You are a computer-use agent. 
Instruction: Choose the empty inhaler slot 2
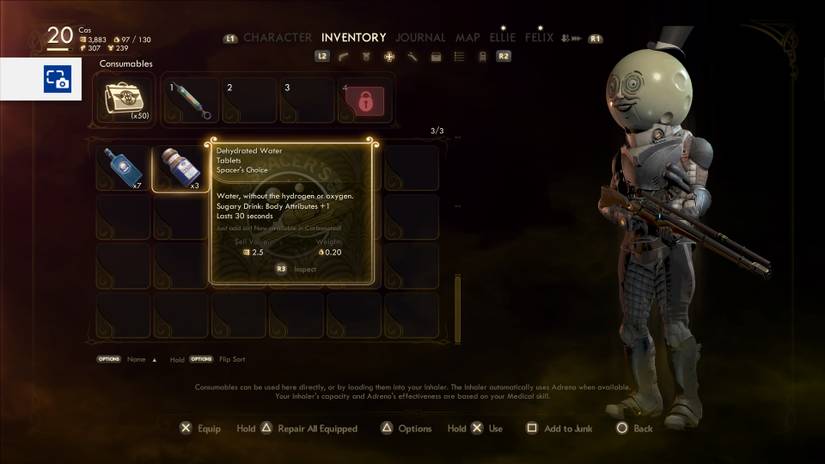(251, 100)
